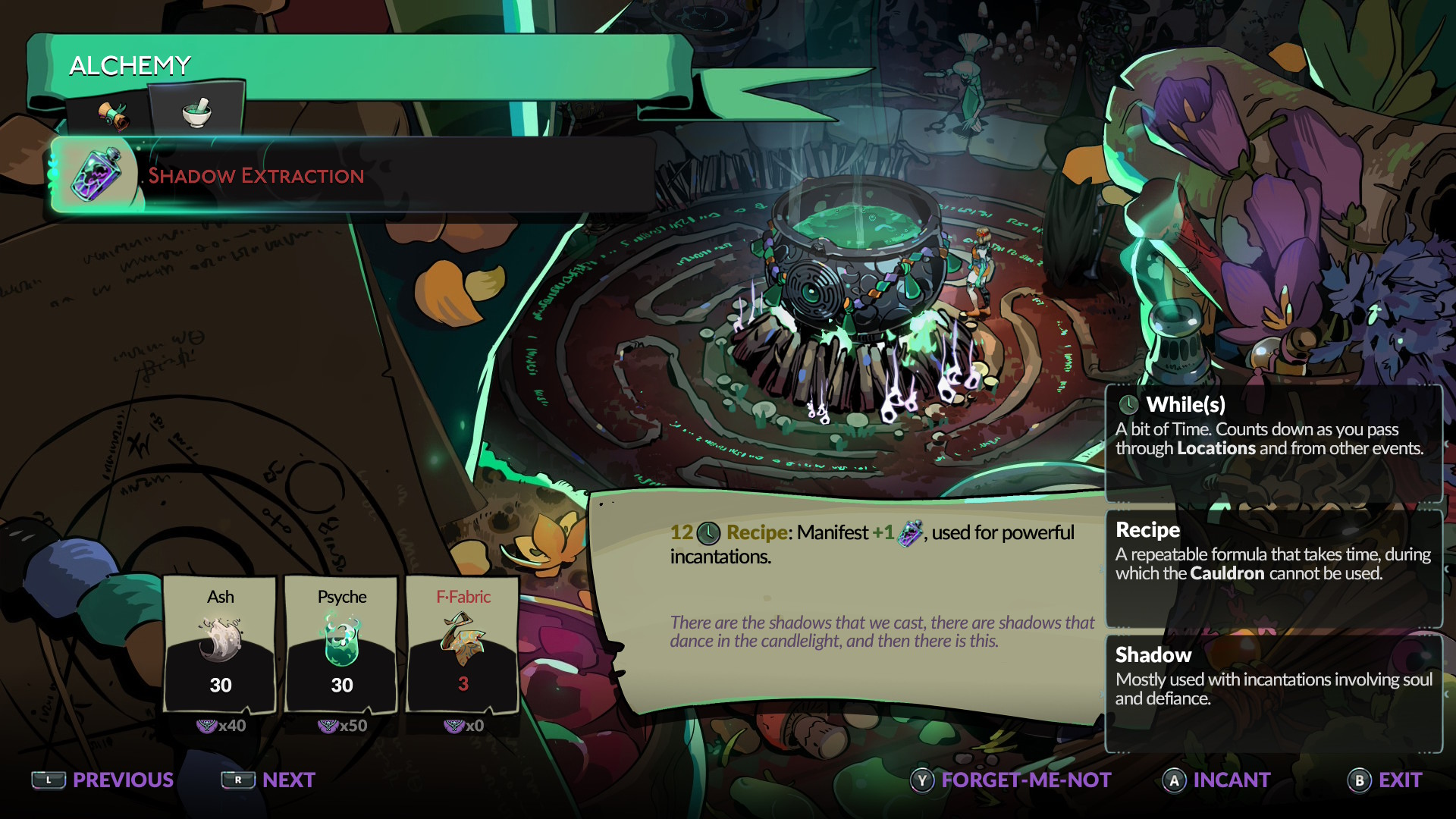1456x819 pixels.
Task: Open the Shadow tooltip panel
Action: (x=1274, y=694)
